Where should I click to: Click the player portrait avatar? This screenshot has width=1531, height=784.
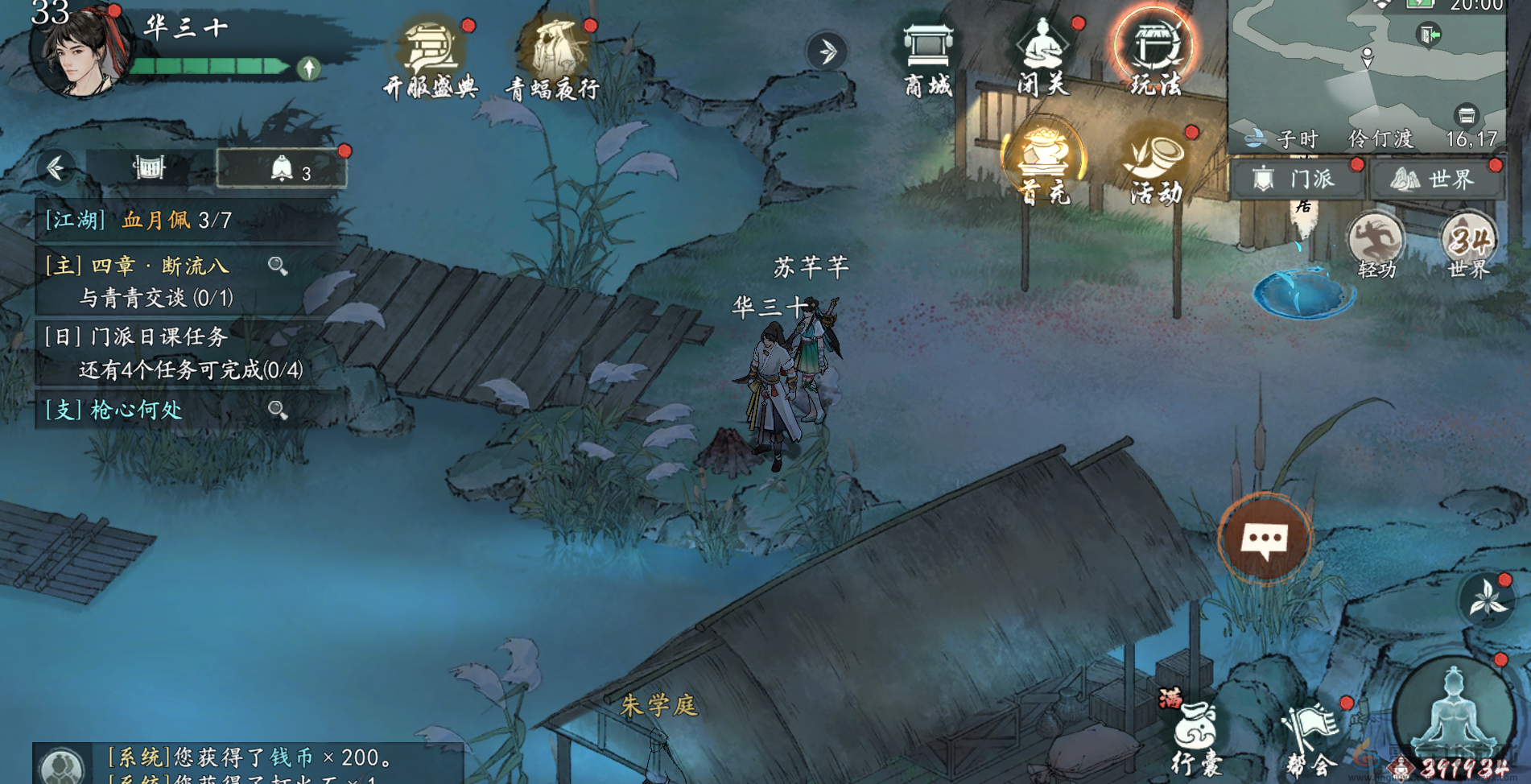coord(79,52)
